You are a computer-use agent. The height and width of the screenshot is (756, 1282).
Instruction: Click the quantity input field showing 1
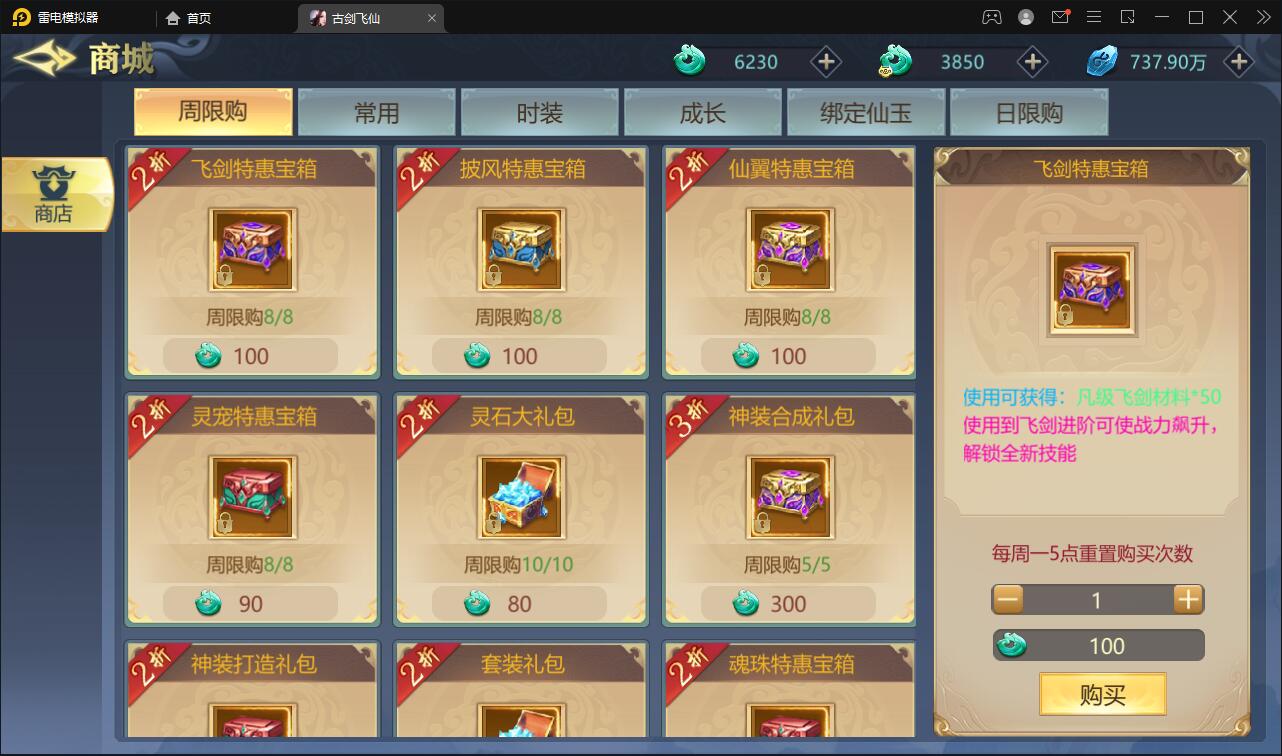click(x=1097, y=599)
